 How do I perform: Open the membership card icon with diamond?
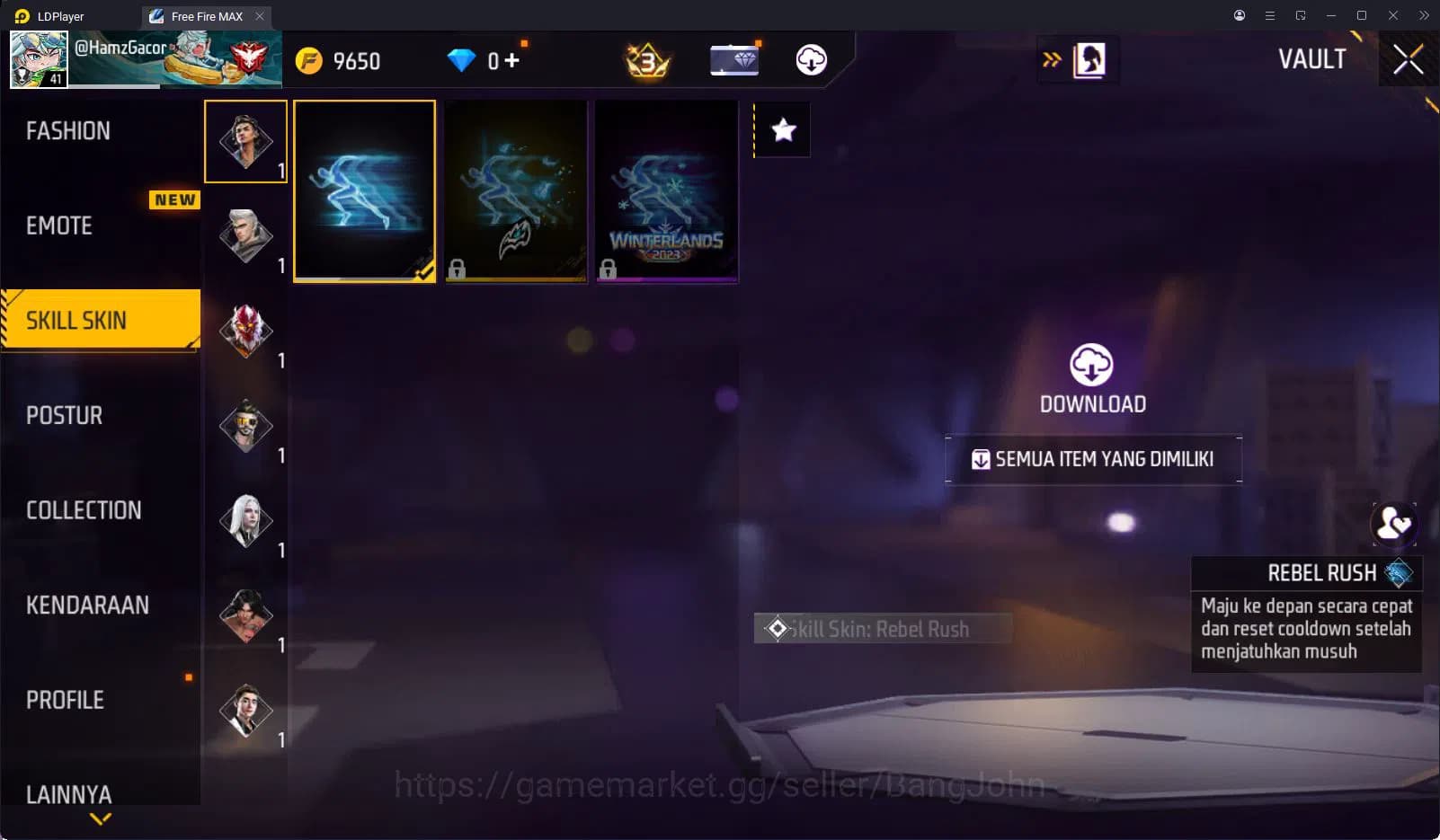pyautogui.click(x=734, y=59)
